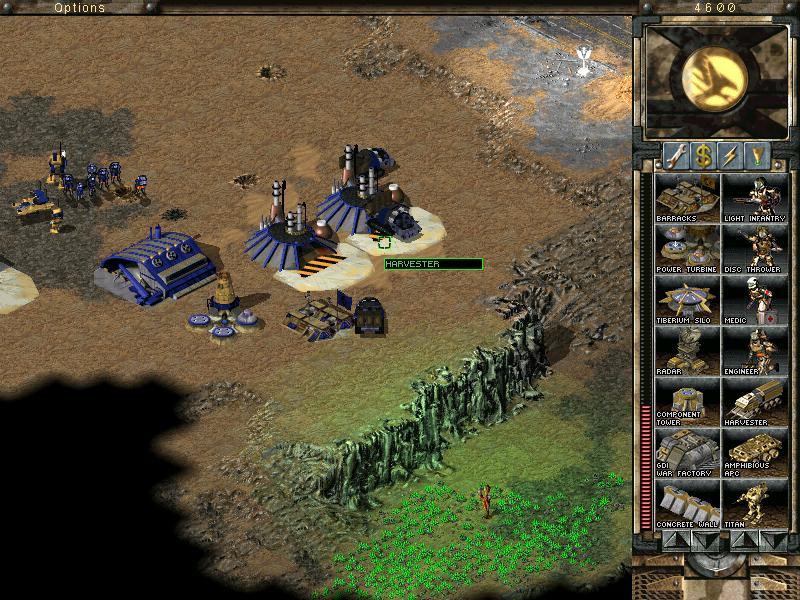Image resolution: width=800 pixels, height=600 pixels.
Task: Activate the wrench repair mode button
Action: 675,155
